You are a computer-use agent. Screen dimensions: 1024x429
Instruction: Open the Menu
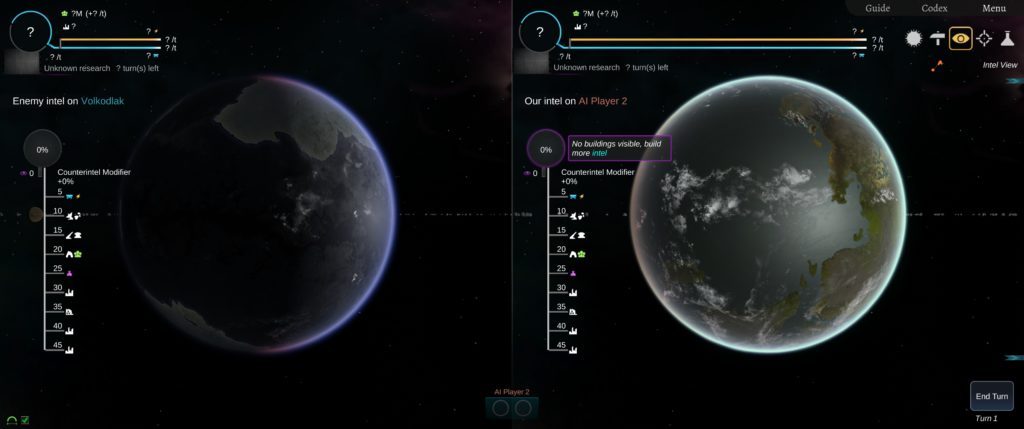click(993, 8)
